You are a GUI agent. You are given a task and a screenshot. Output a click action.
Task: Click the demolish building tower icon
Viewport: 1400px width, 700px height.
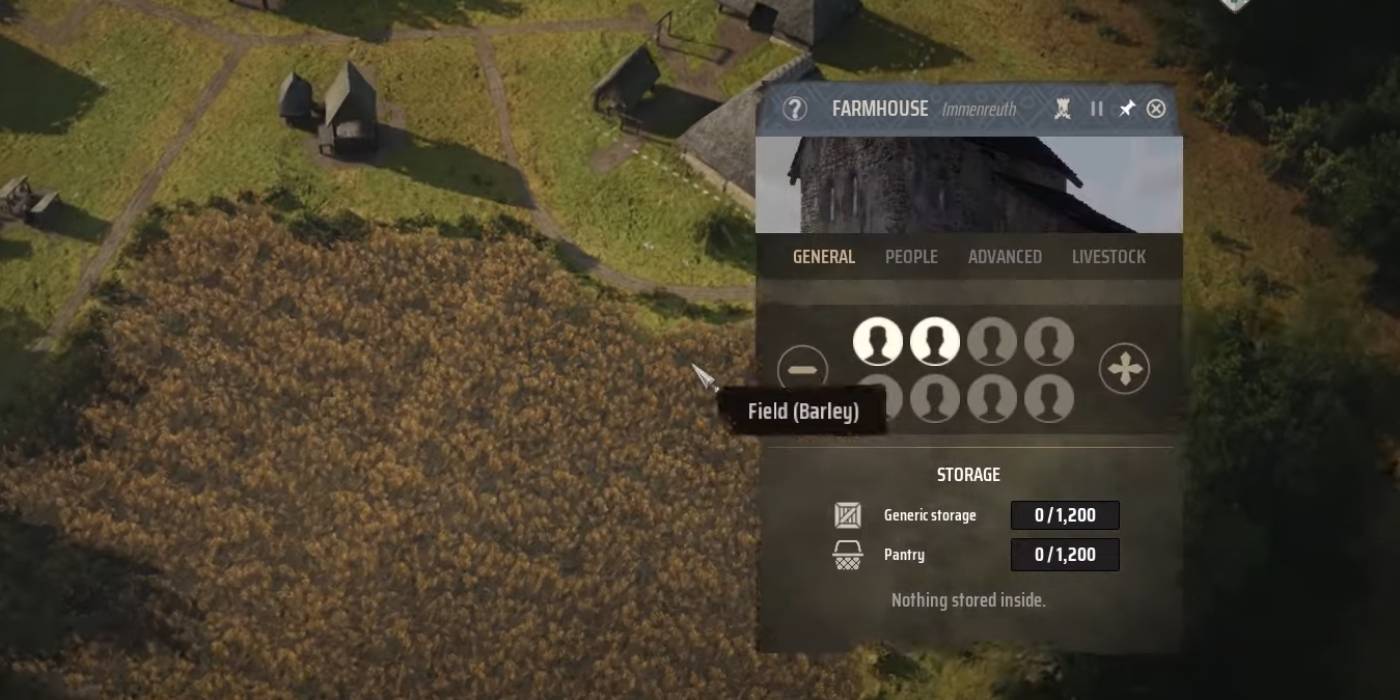[x=1062, y=109]
